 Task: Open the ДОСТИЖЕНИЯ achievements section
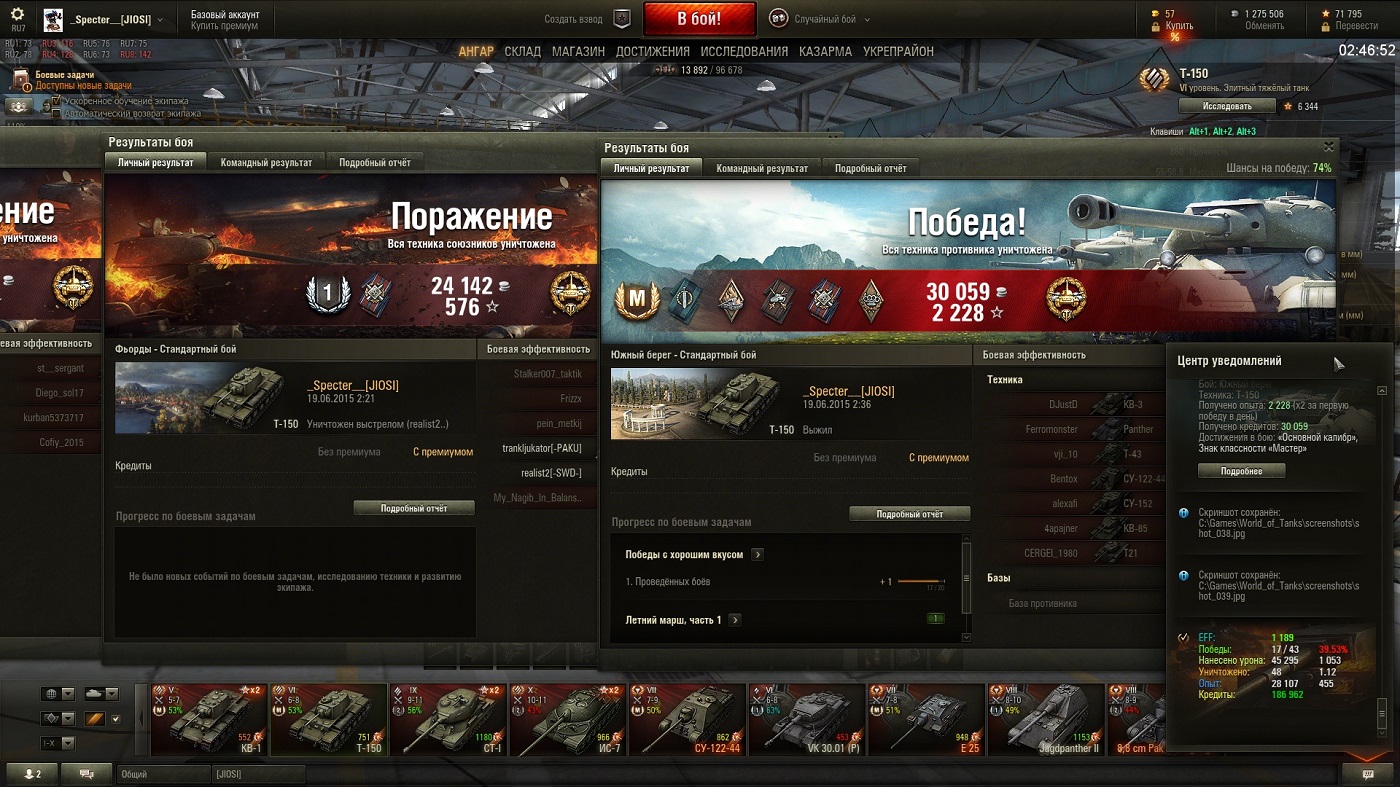tap(652, 51)
